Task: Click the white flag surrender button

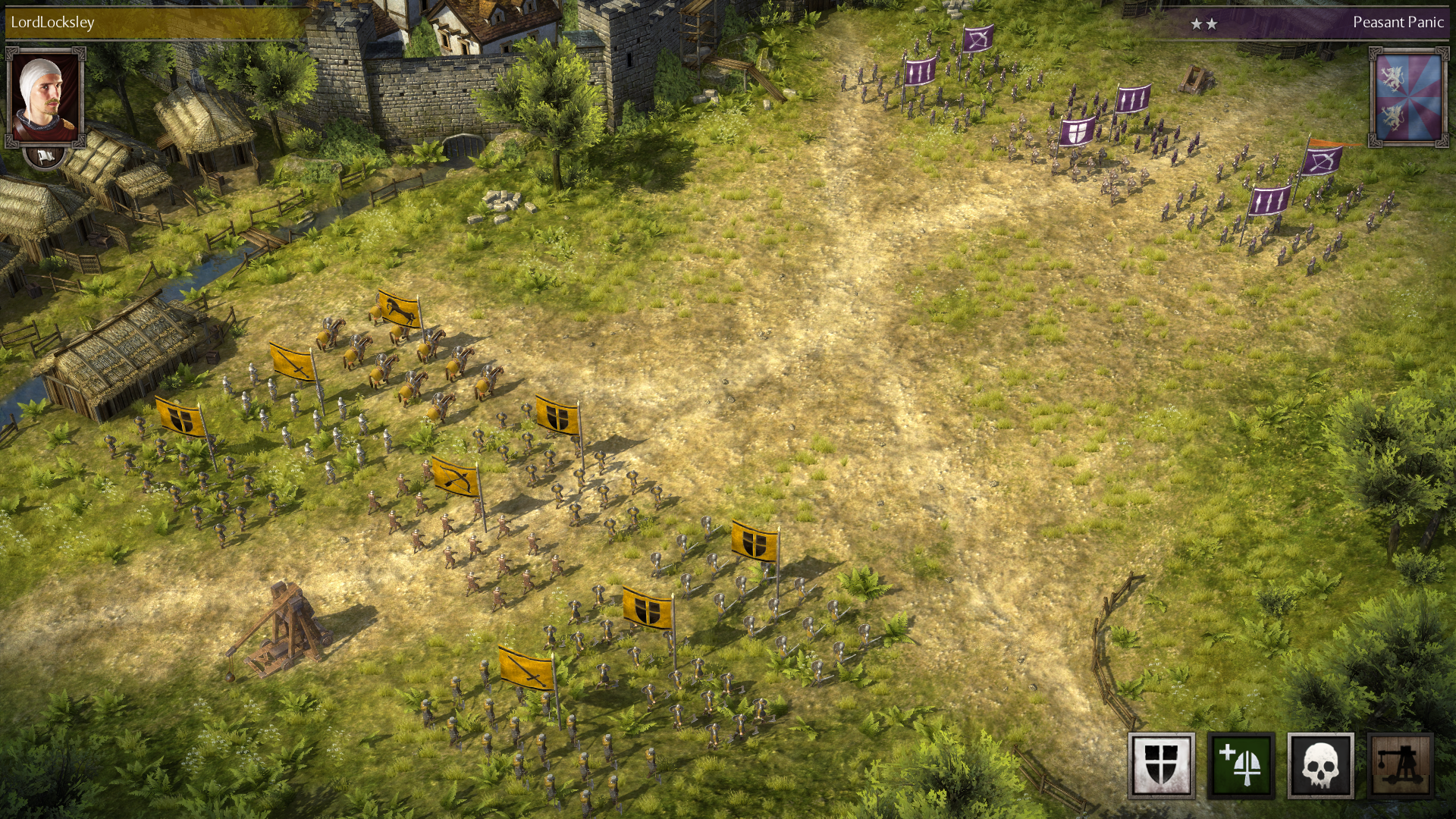Action: point(45,156)
